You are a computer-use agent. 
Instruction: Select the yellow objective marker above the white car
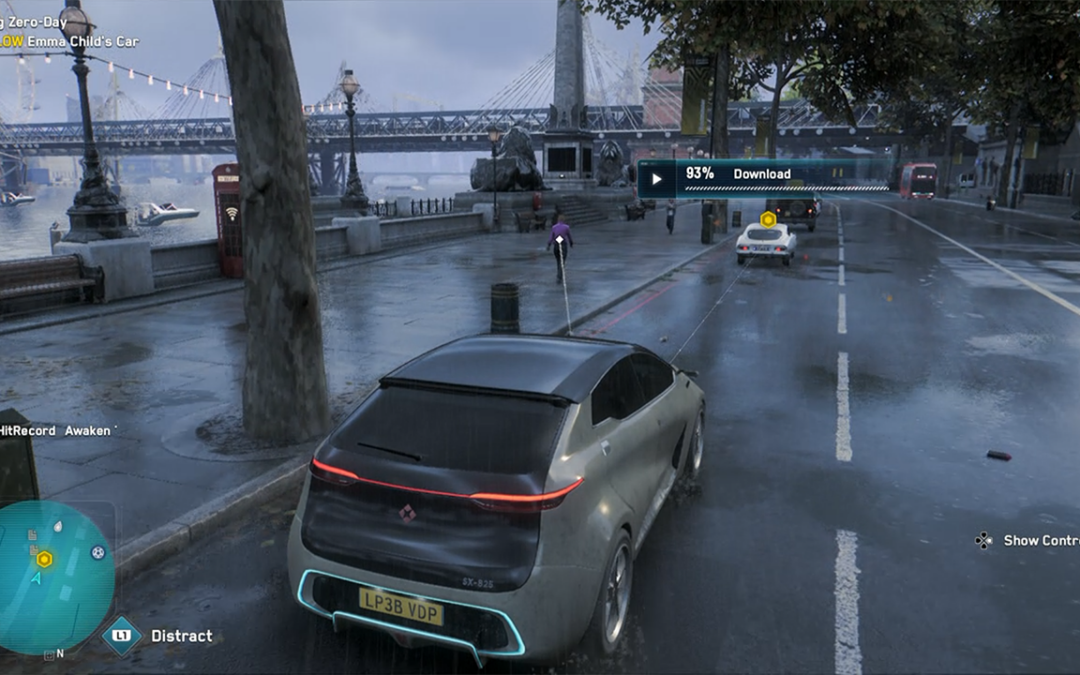coord(767,219)
